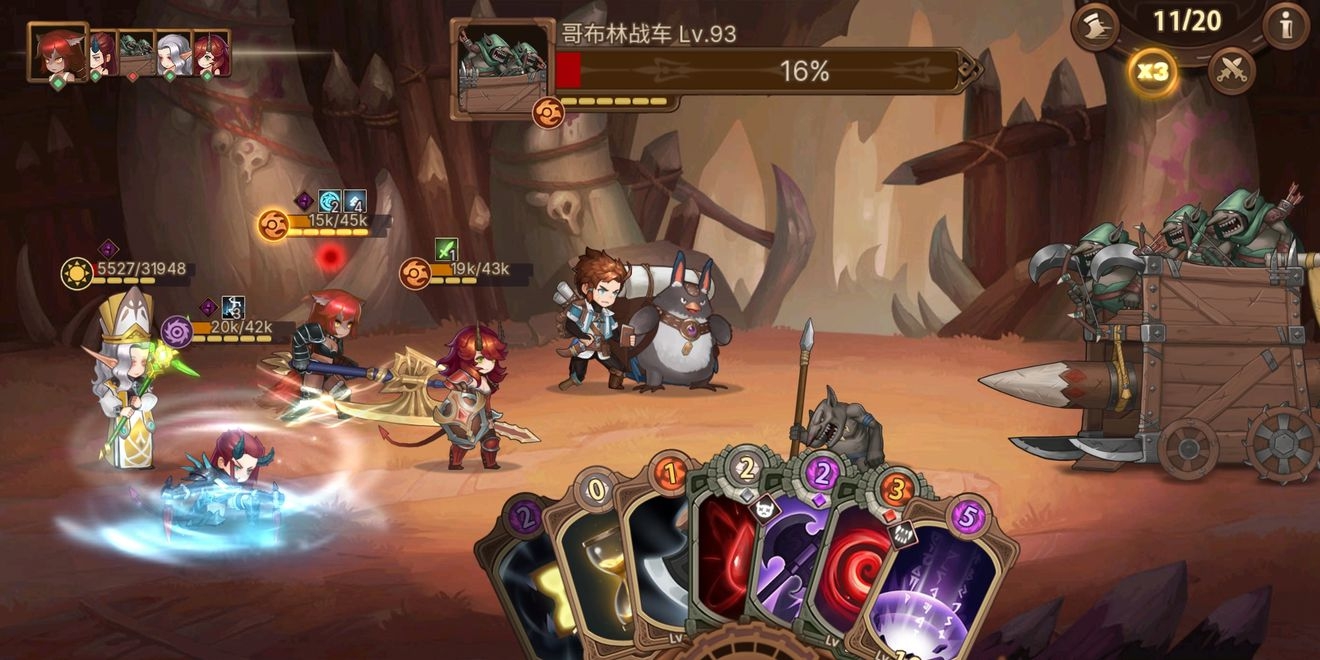Click the blue-horned hero turn portrait
Image resolution: width=1320 pixels, height=660 pixels.
[x=103, y=52]
